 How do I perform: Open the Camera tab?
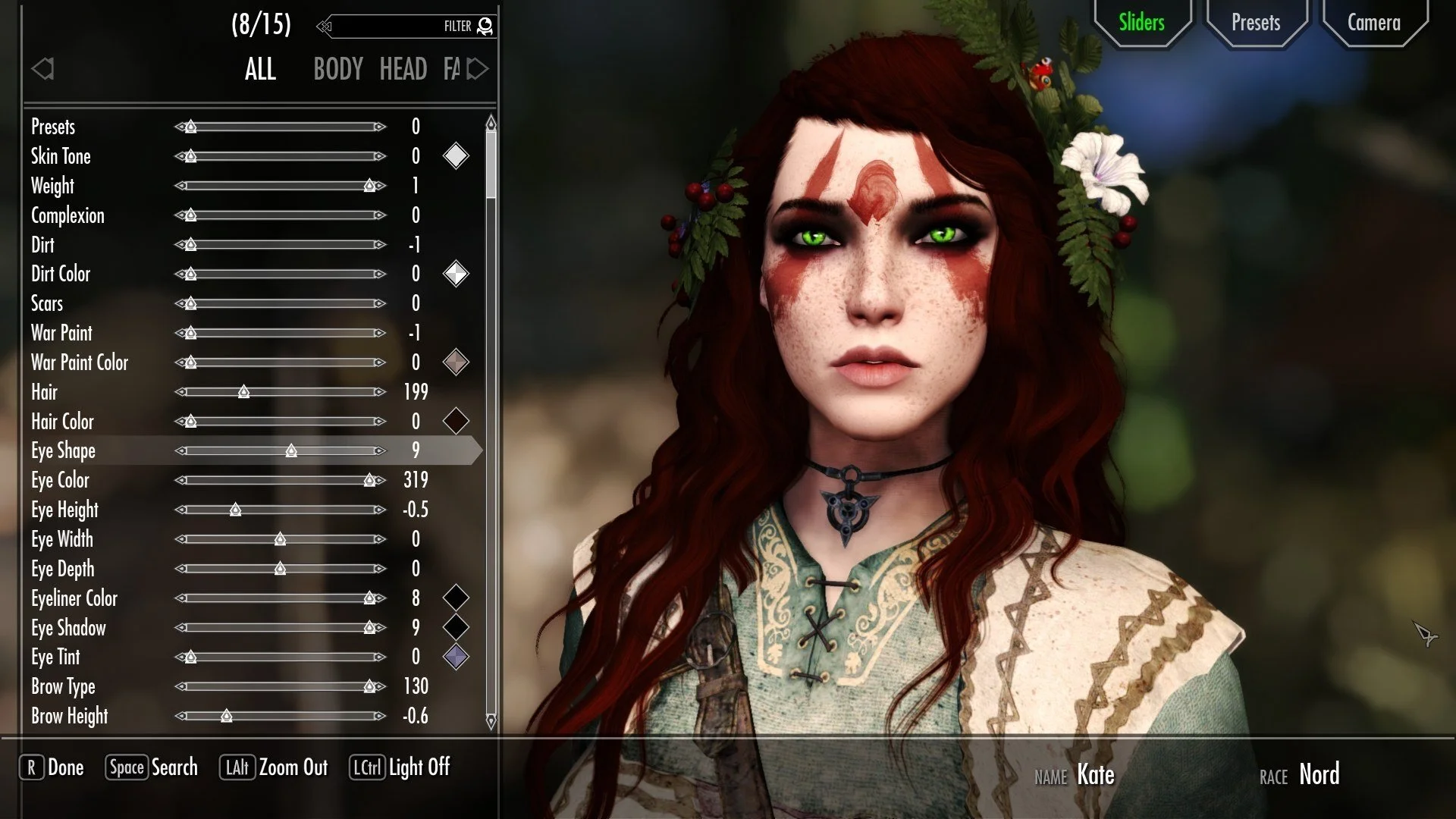click(1373, 23)
